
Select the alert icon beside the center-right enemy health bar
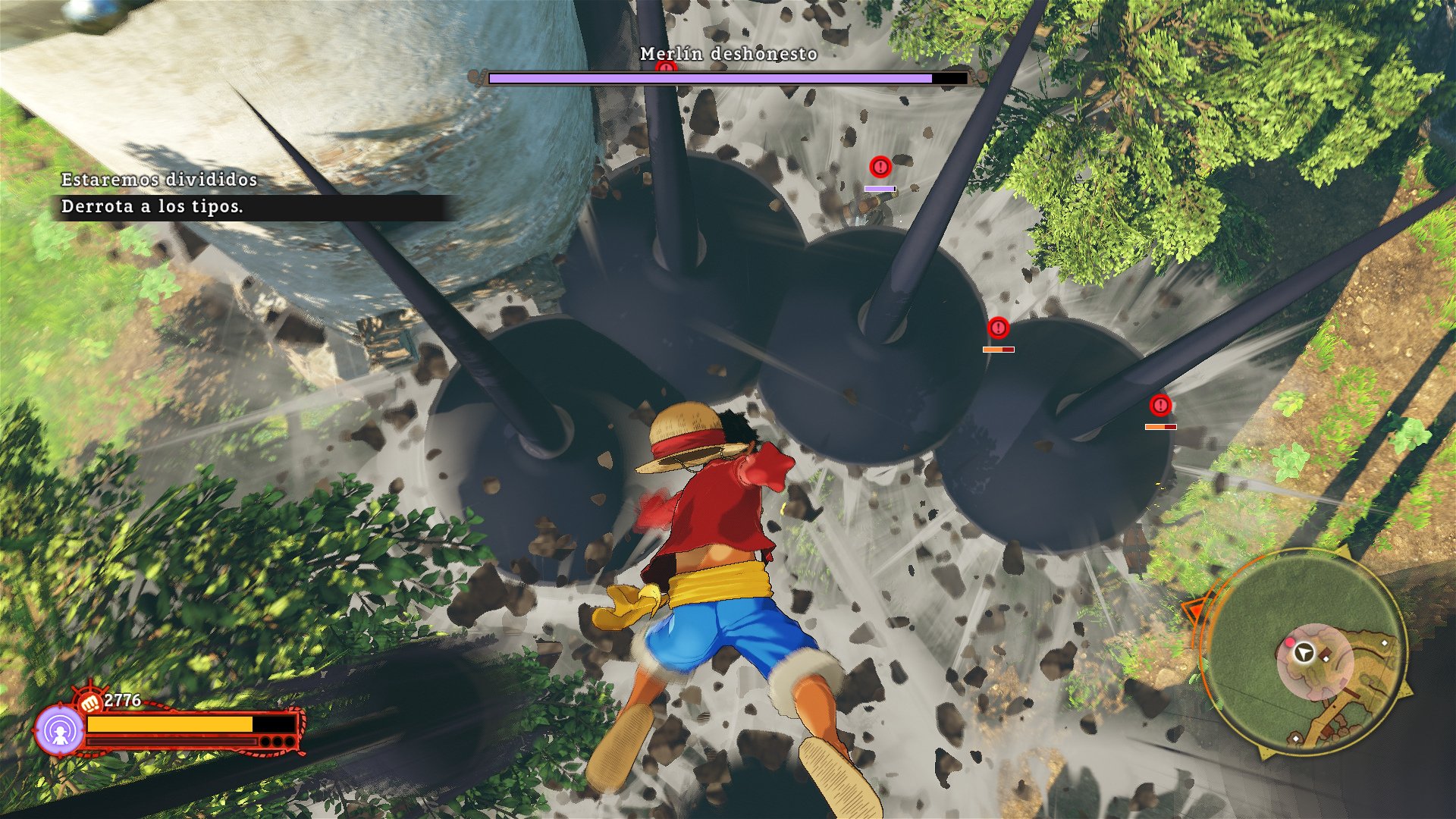[x=998, y=329]
